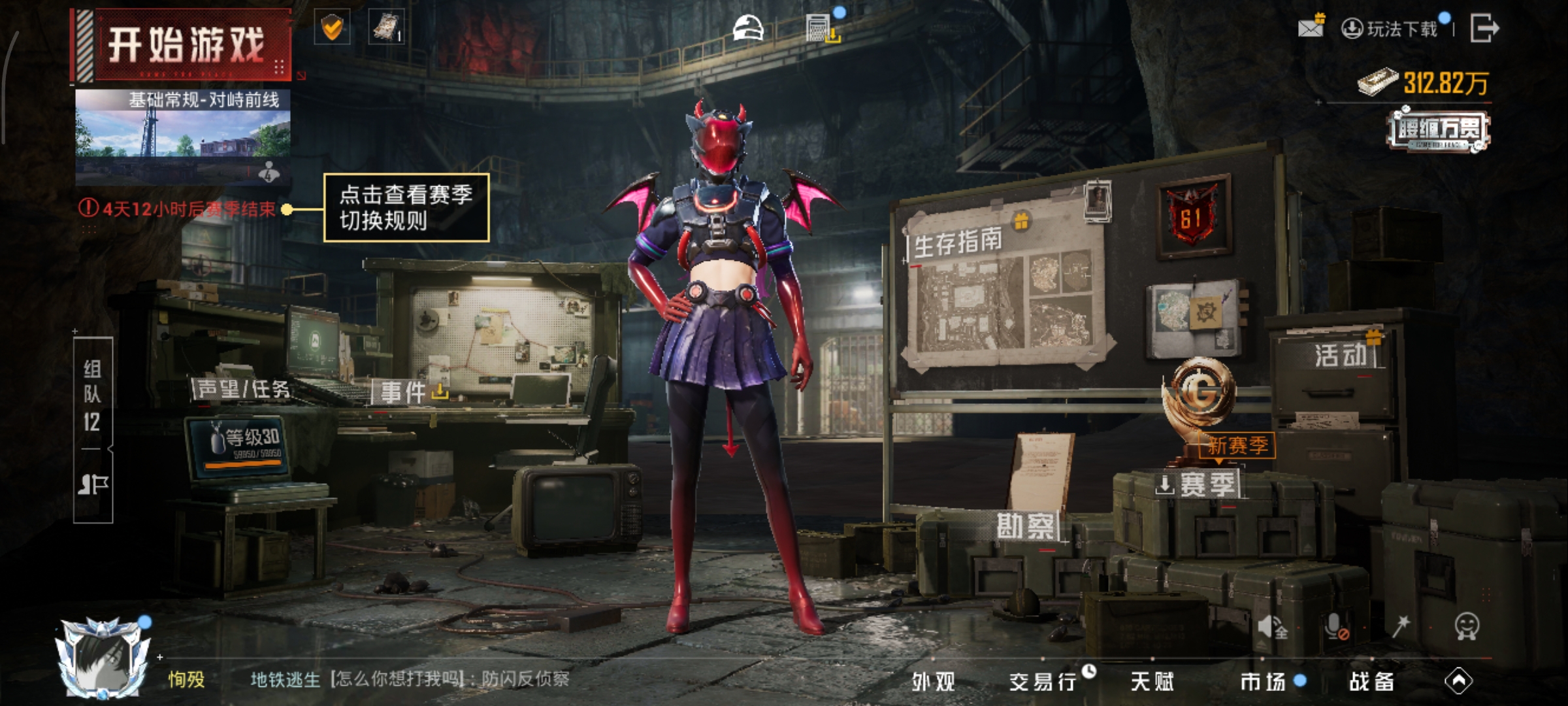Open the 声望/任务 reputation tasks menu
Image resolution: width=1568 pixels, height=706 pixels.
click(243, 390)
